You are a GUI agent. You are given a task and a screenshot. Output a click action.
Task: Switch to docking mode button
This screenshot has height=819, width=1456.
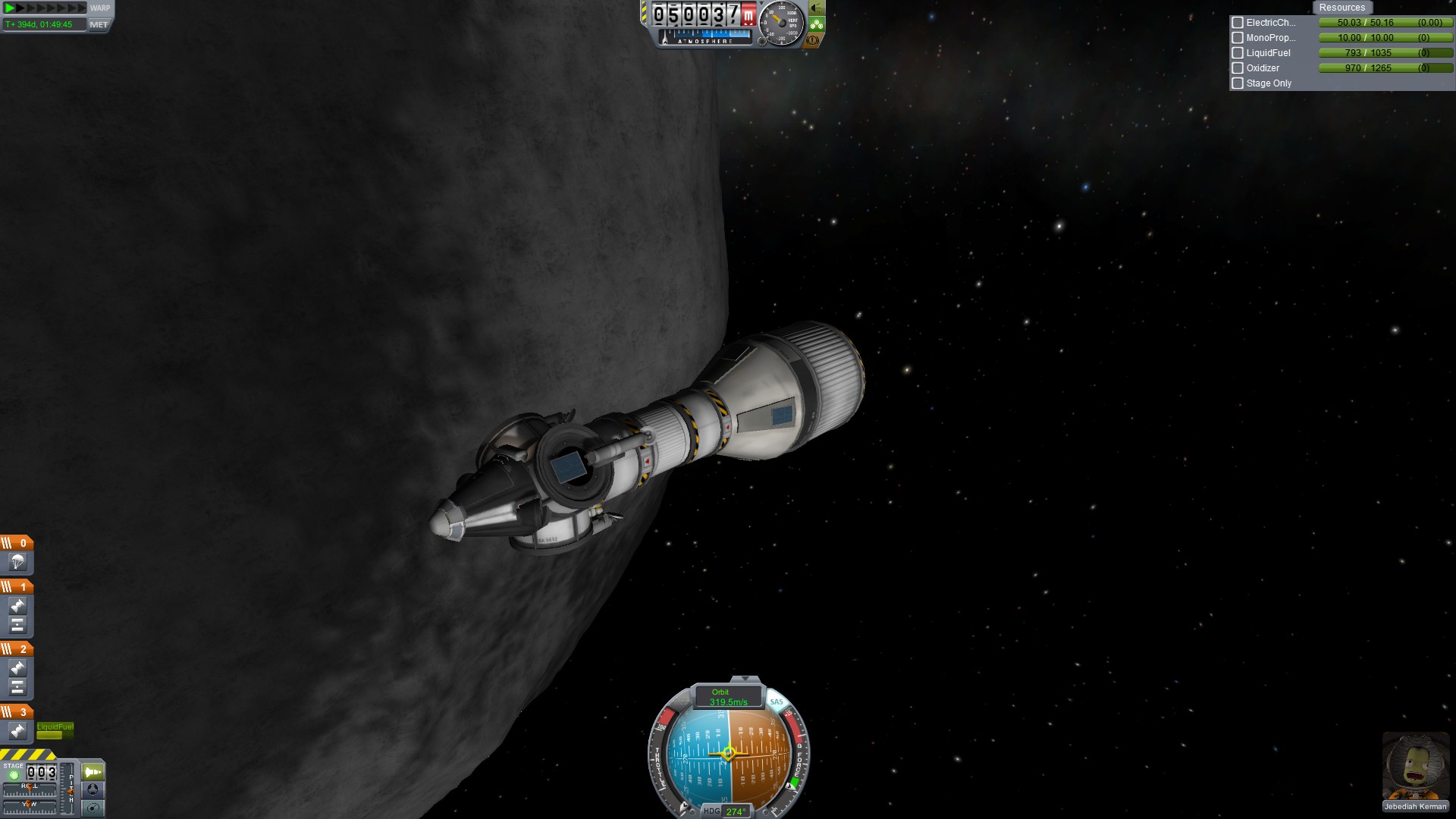93,789
